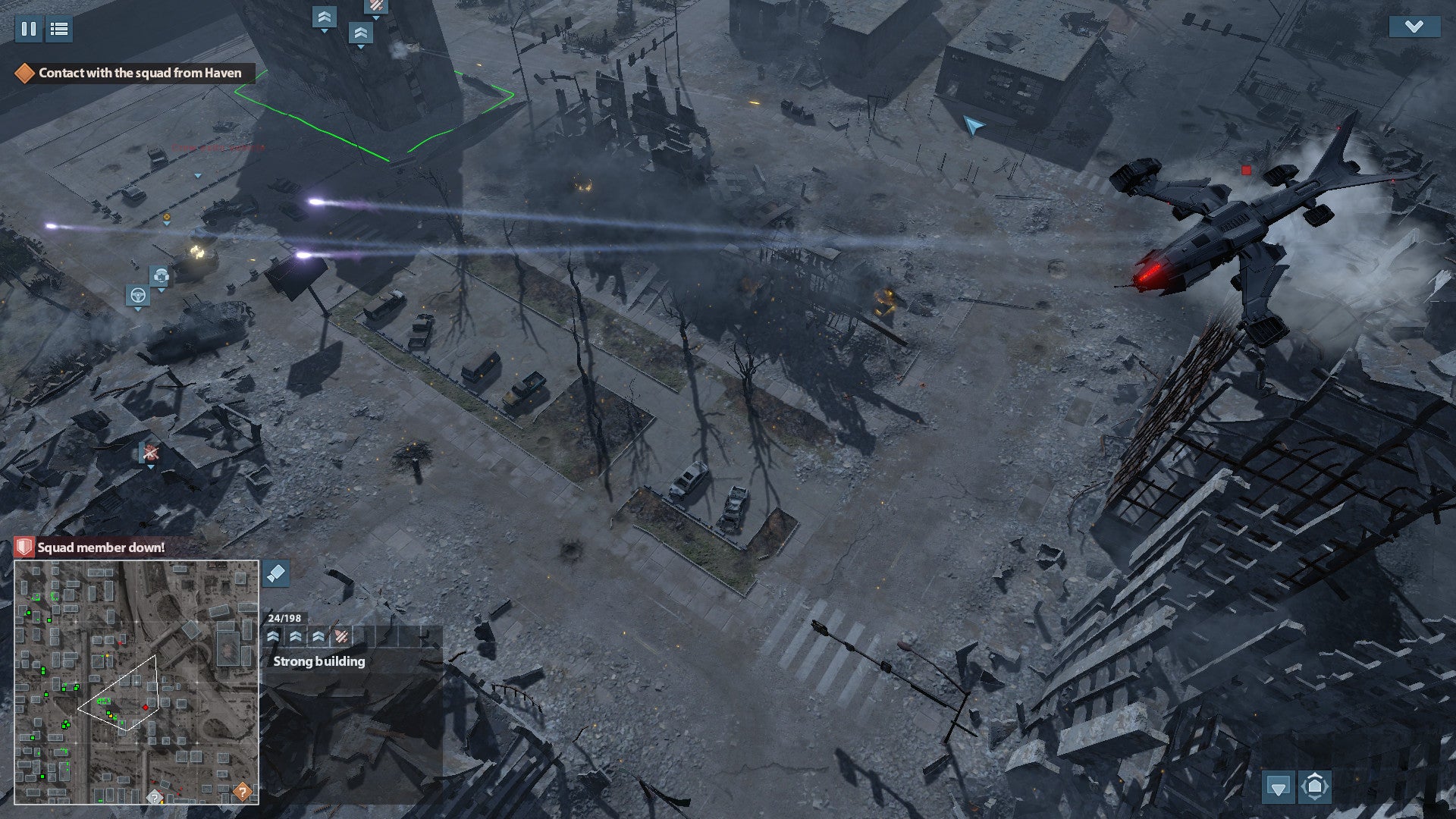Toggle the down-arrow button in bottom-right corner
1456x819 pixels.
(x=1280, y=788)
